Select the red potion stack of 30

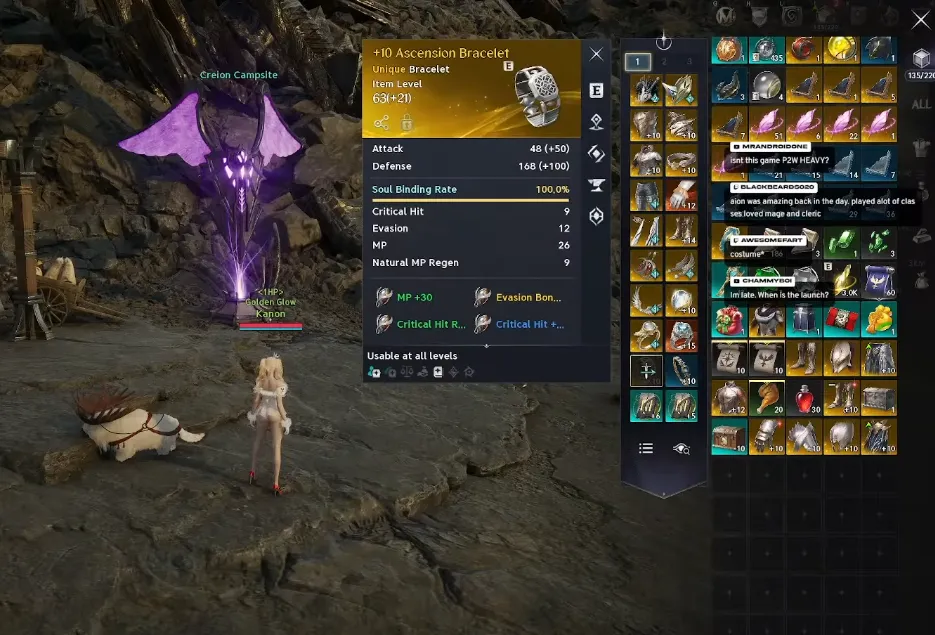click(802, 397)
